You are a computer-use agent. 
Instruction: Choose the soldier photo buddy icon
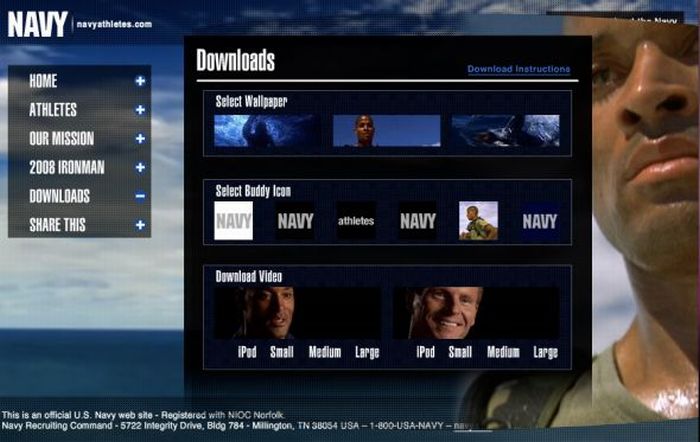tap(478, 221)
